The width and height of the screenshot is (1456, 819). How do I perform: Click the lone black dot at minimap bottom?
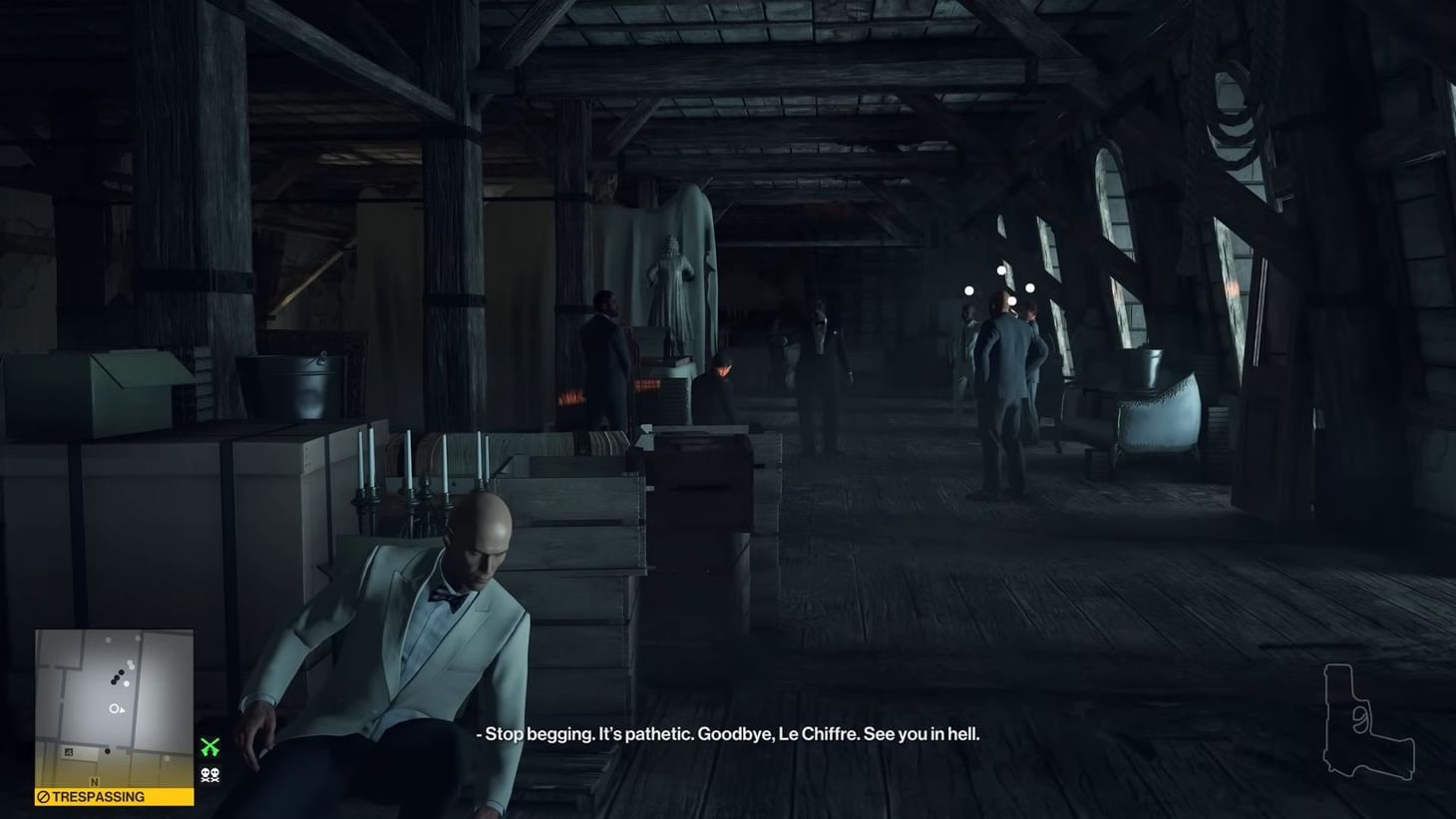(x=108, y=751)
